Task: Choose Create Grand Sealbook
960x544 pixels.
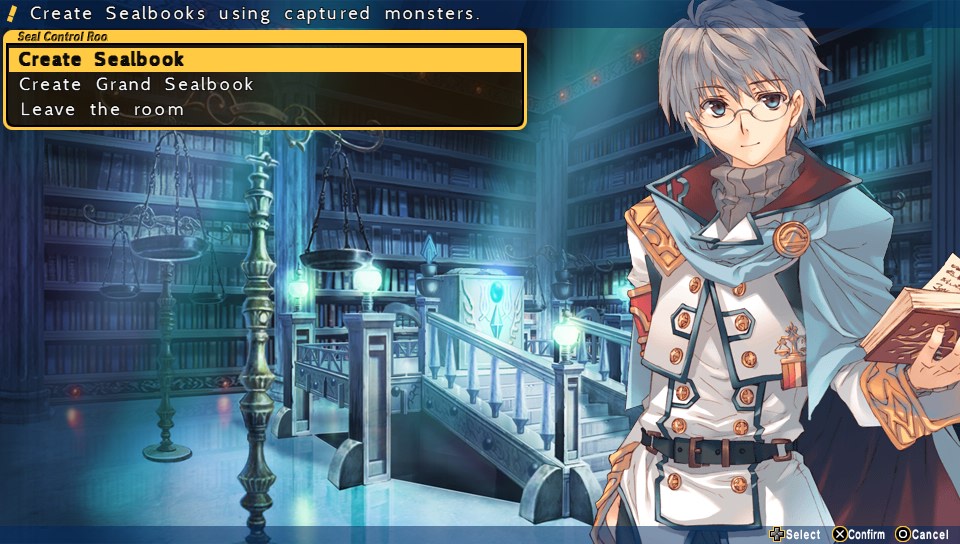Action: (137, 85)
